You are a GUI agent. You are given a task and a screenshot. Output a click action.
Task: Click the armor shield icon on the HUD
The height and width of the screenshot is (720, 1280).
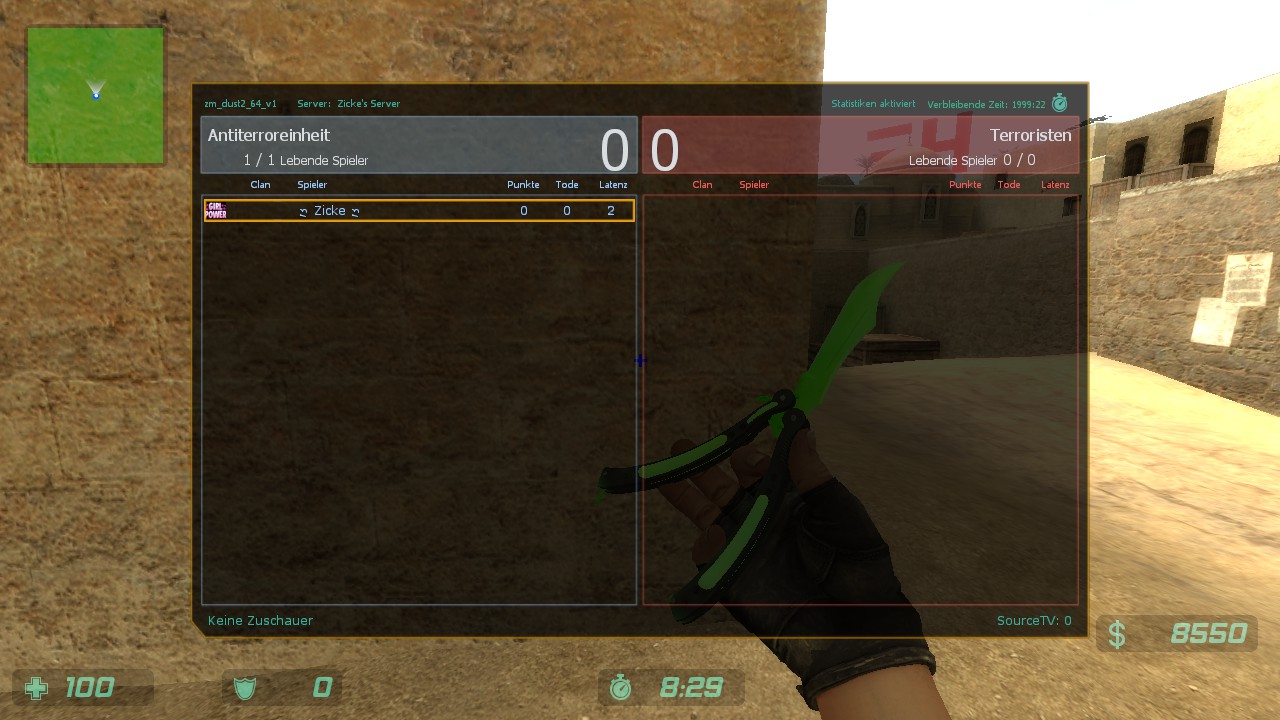(x=245, y=687)
